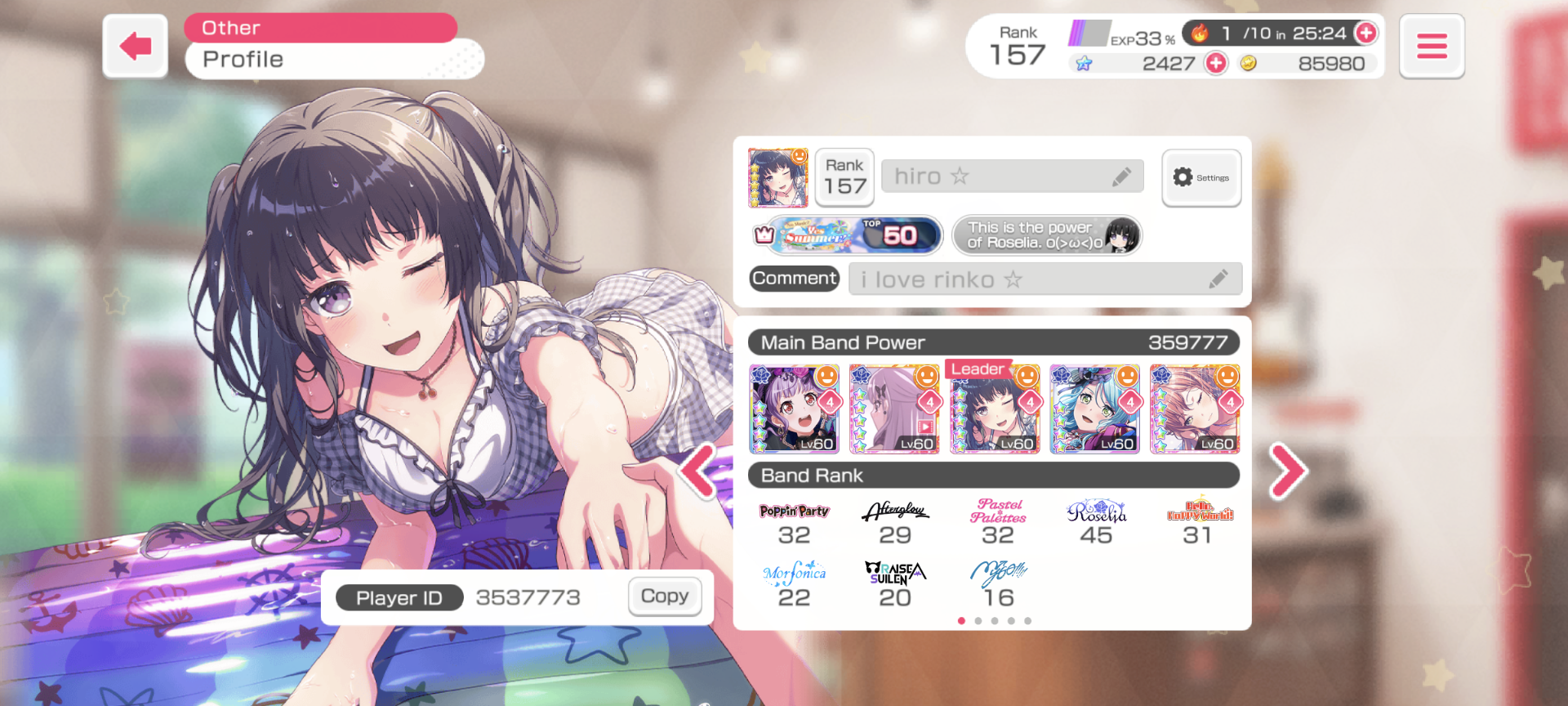This screenshot has height=706, width=1568.
Task: View the Roselia band rank
Action: (1096, 523)
